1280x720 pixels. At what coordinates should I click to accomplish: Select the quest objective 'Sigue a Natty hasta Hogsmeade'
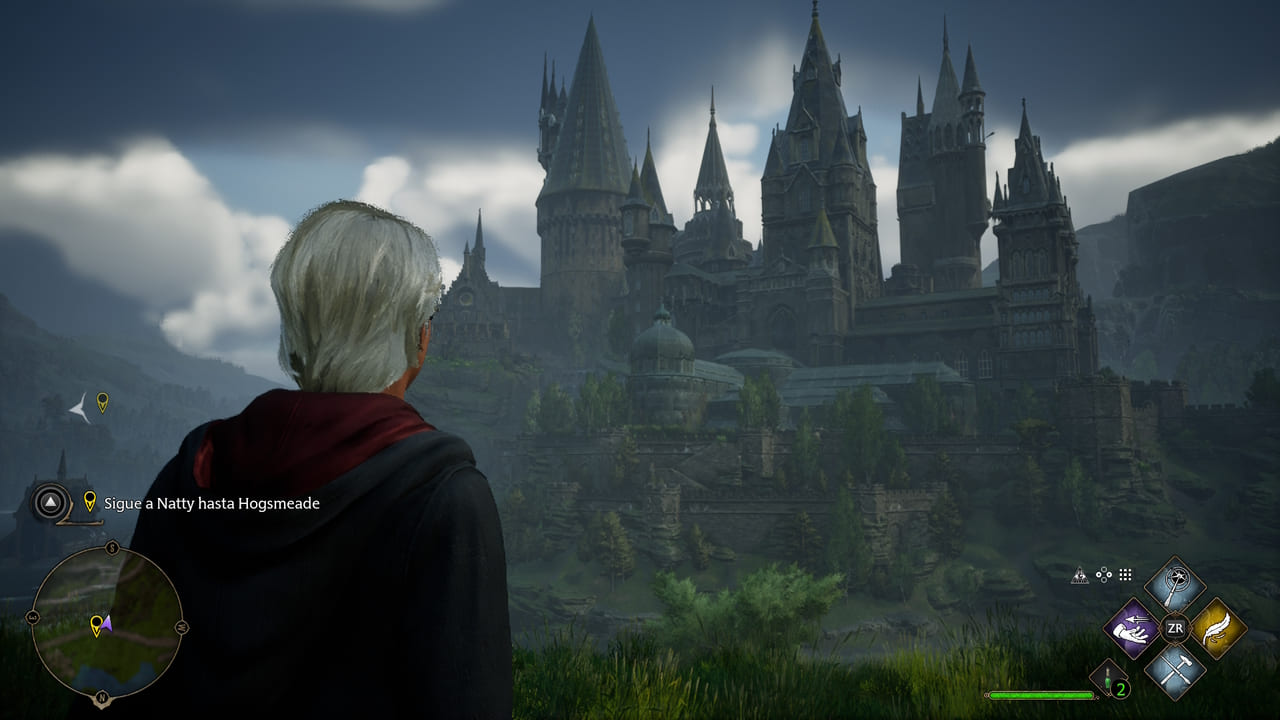211,503
